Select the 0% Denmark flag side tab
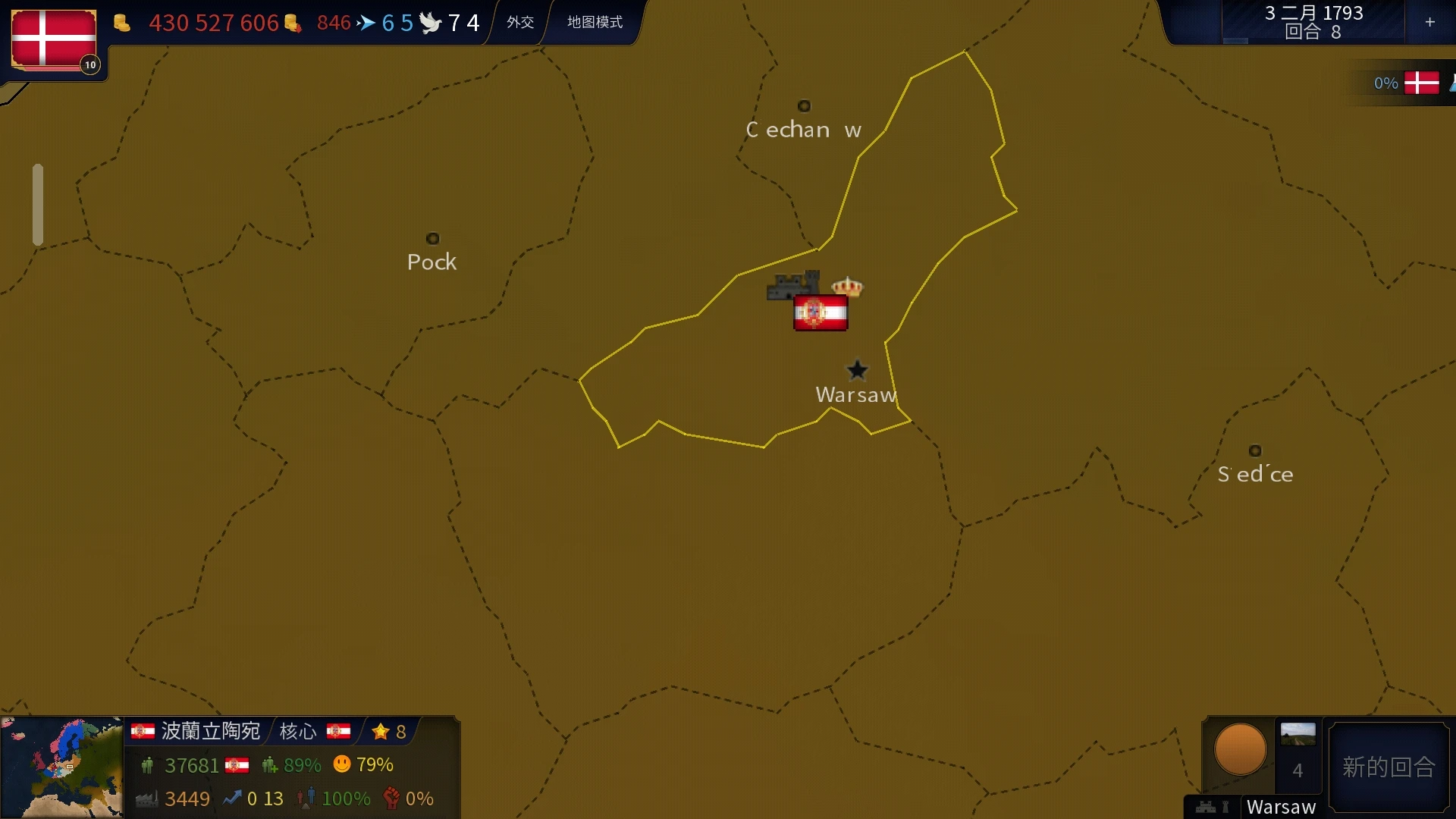 (x=1407, y=83)
